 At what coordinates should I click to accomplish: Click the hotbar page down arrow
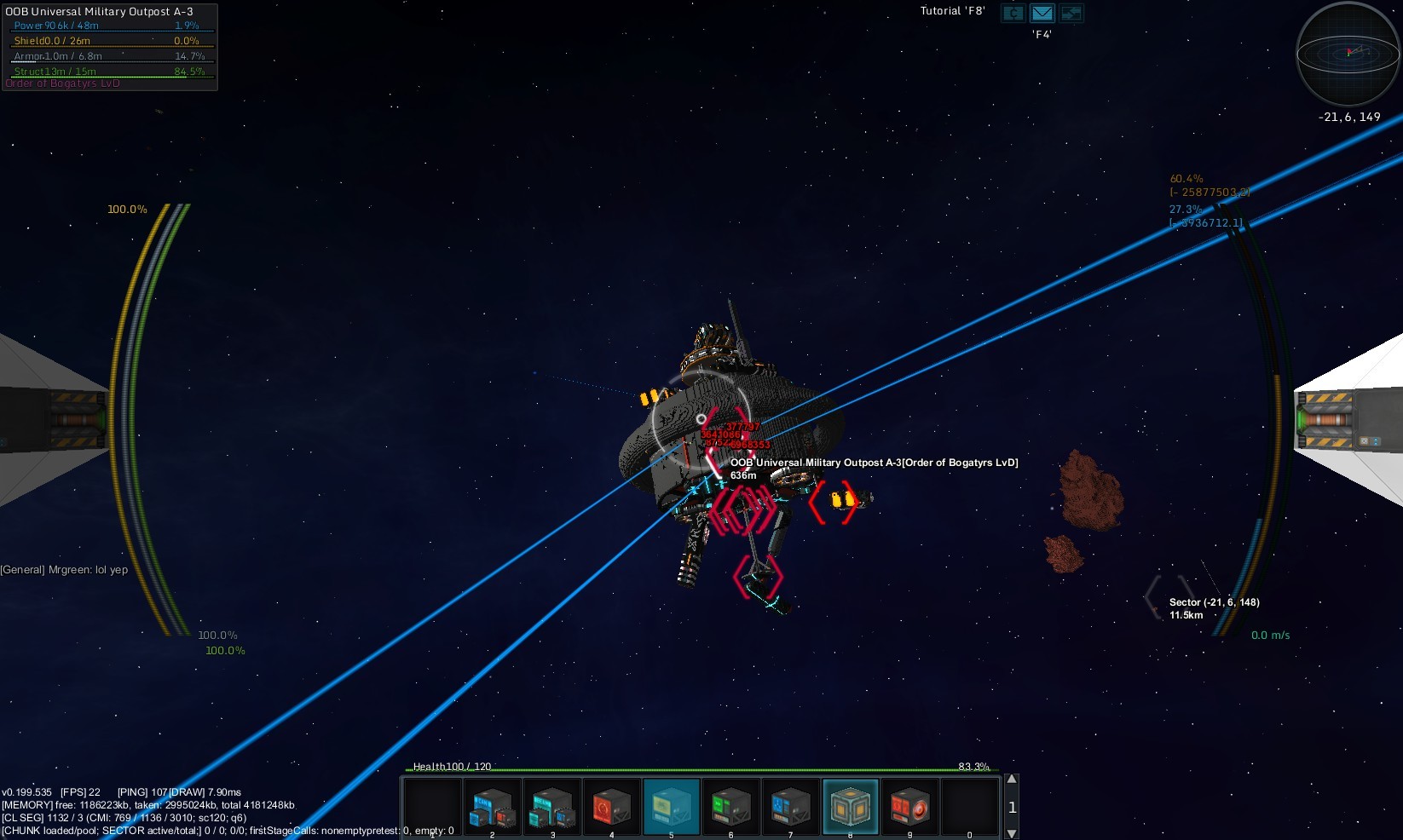(1012, 833)
